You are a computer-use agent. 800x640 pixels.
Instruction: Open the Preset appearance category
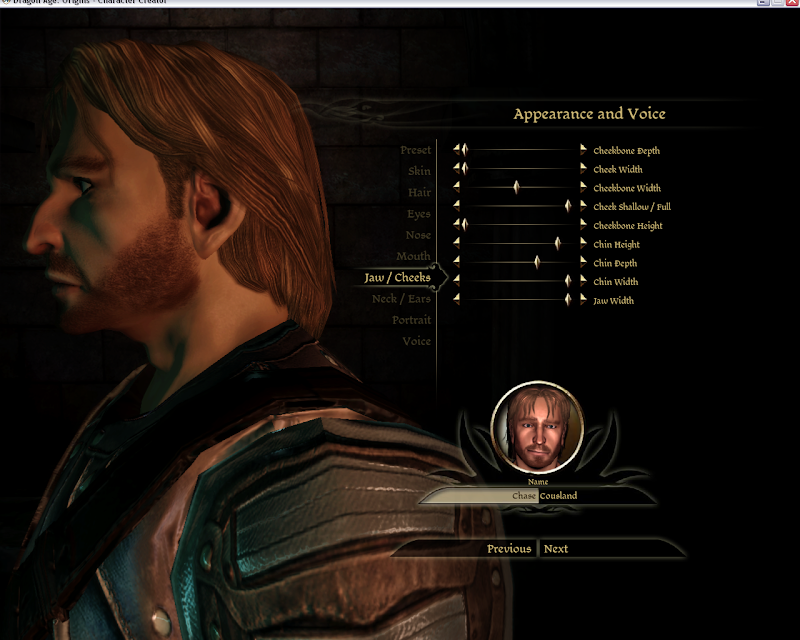[415, 151]
